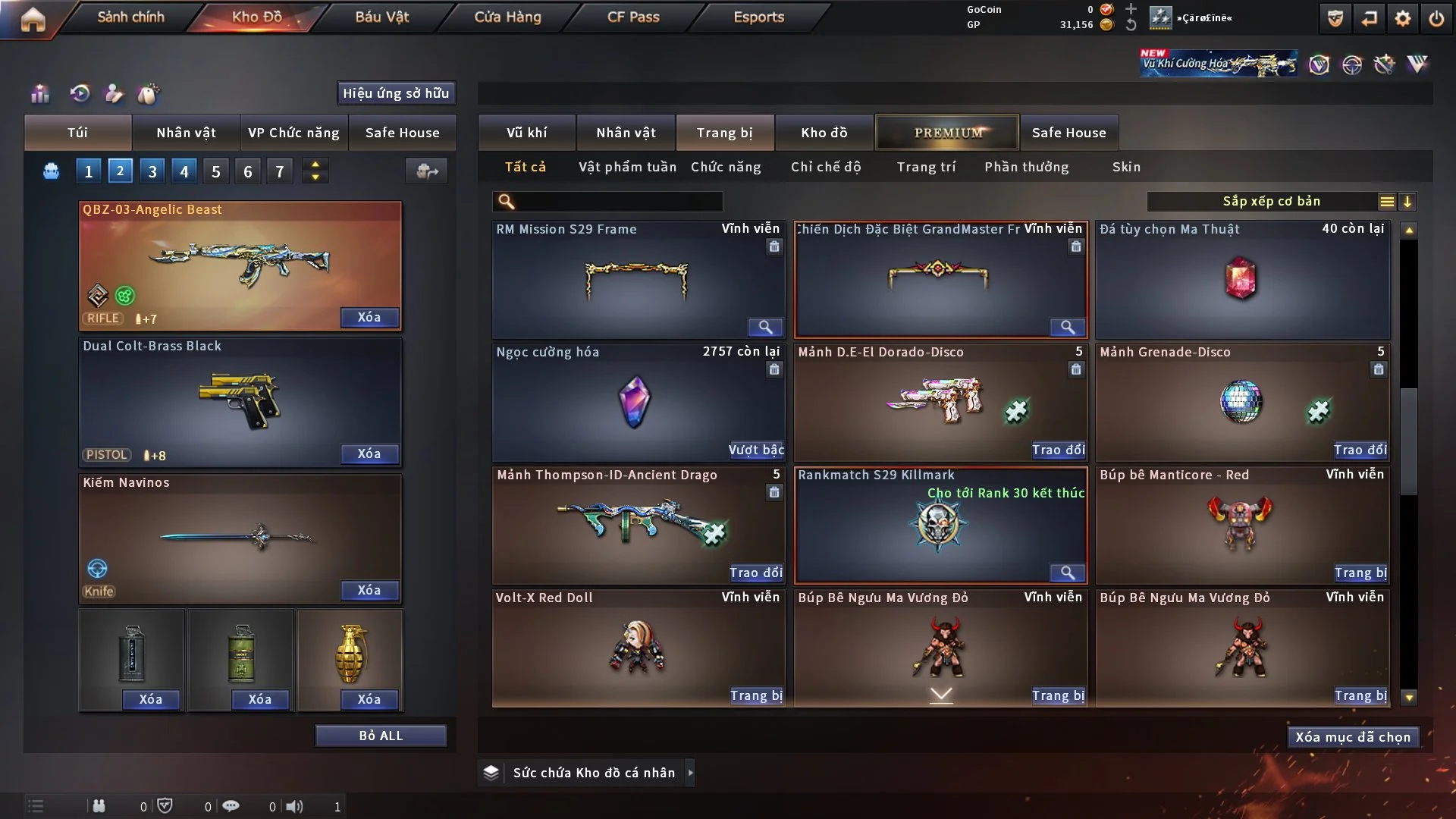Select the PREMIUM storage tab

pyautogui.click(x=947, y=133)
